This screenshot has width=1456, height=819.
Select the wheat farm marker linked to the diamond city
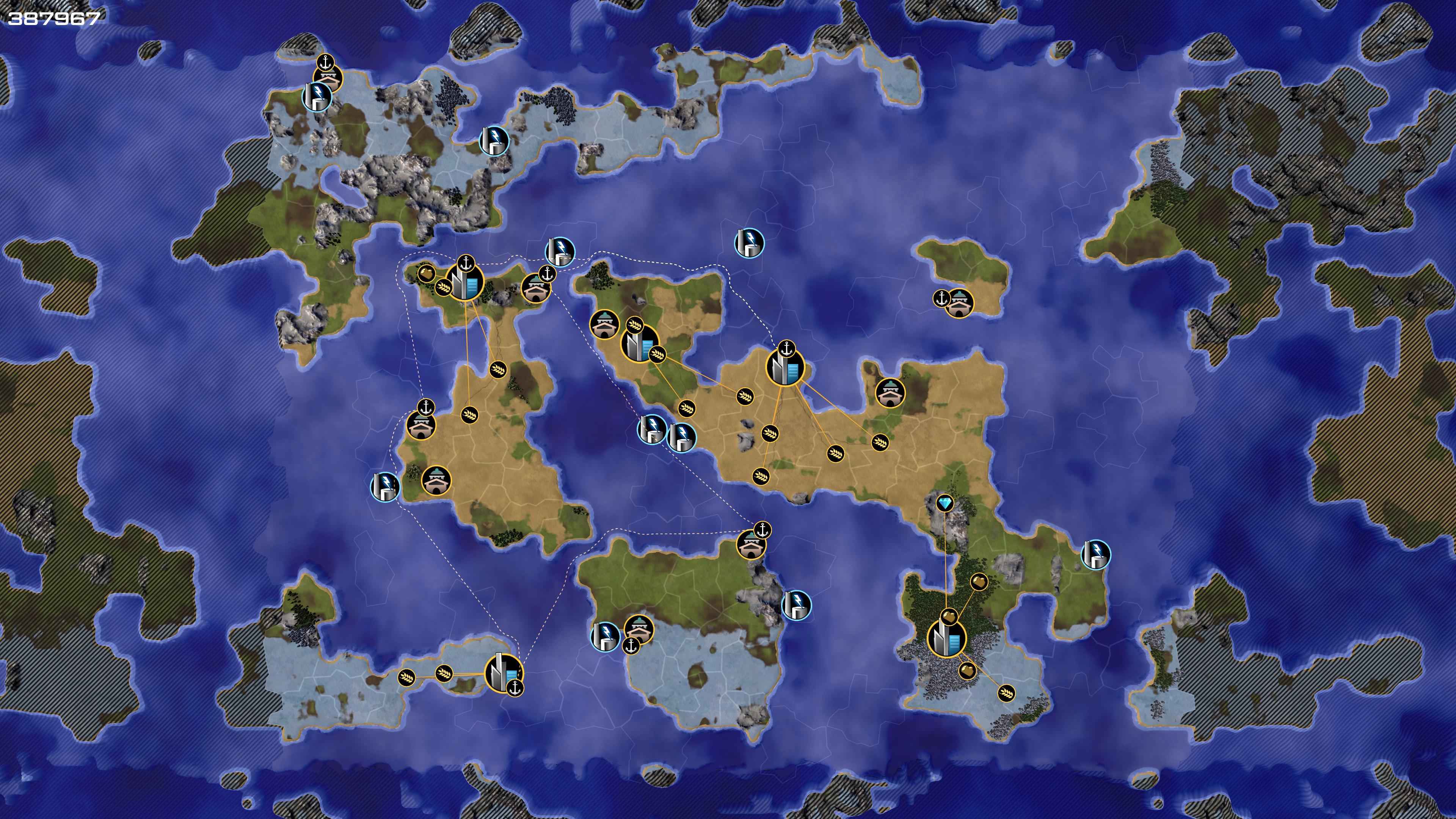click(x=1006, y=693)
